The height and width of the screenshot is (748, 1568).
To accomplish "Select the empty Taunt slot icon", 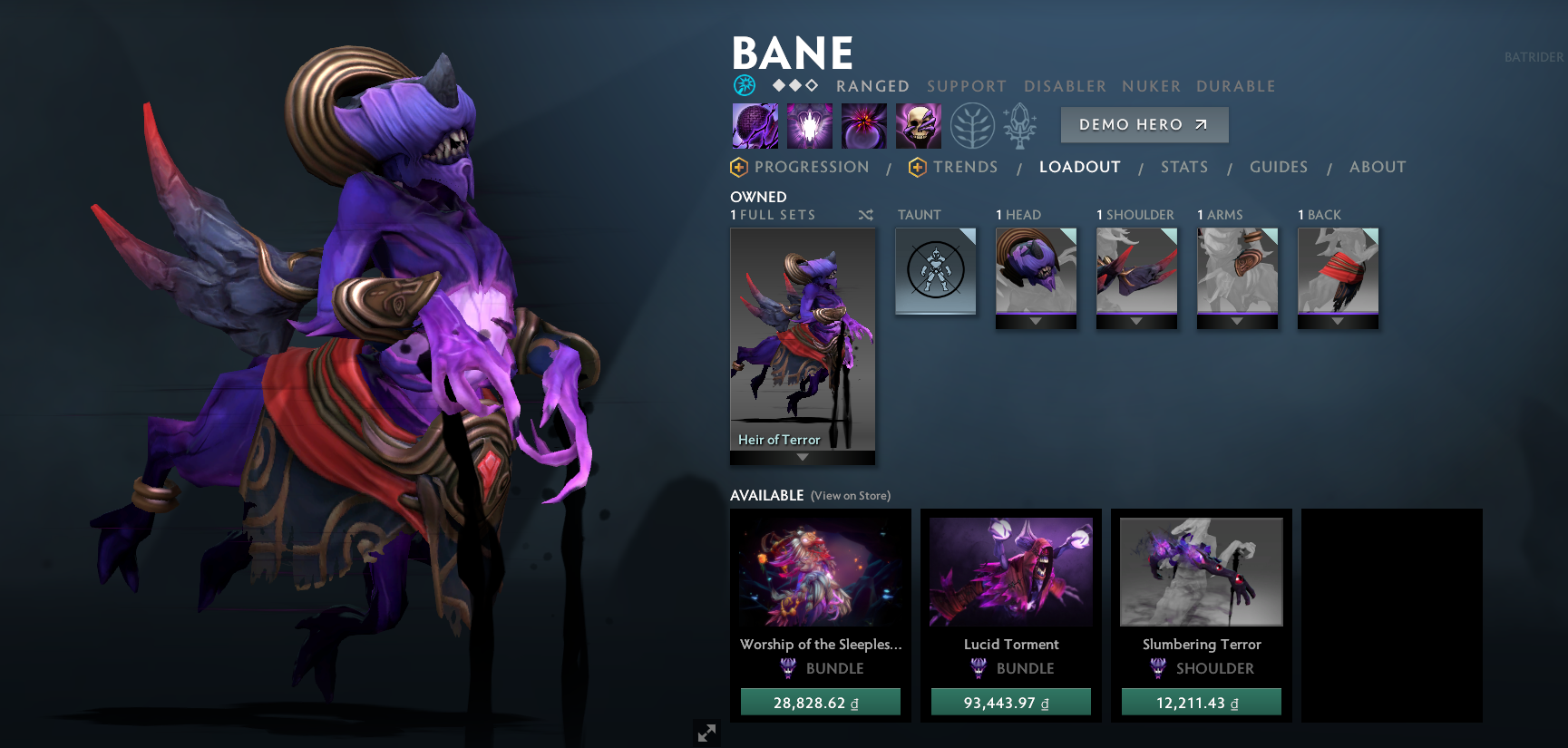I will pos(935,270).
